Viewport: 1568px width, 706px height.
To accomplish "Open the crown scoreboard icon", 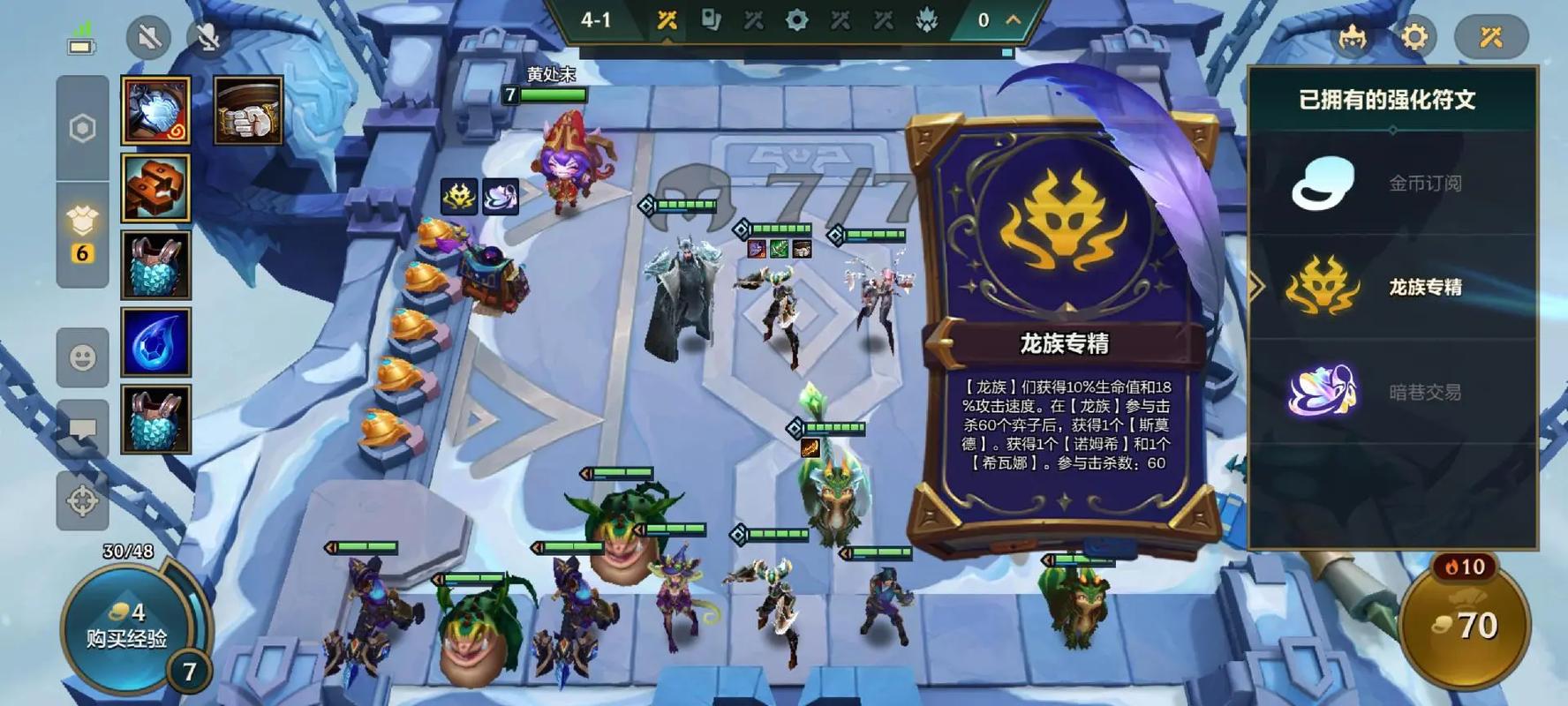I will coord(1352,37).
